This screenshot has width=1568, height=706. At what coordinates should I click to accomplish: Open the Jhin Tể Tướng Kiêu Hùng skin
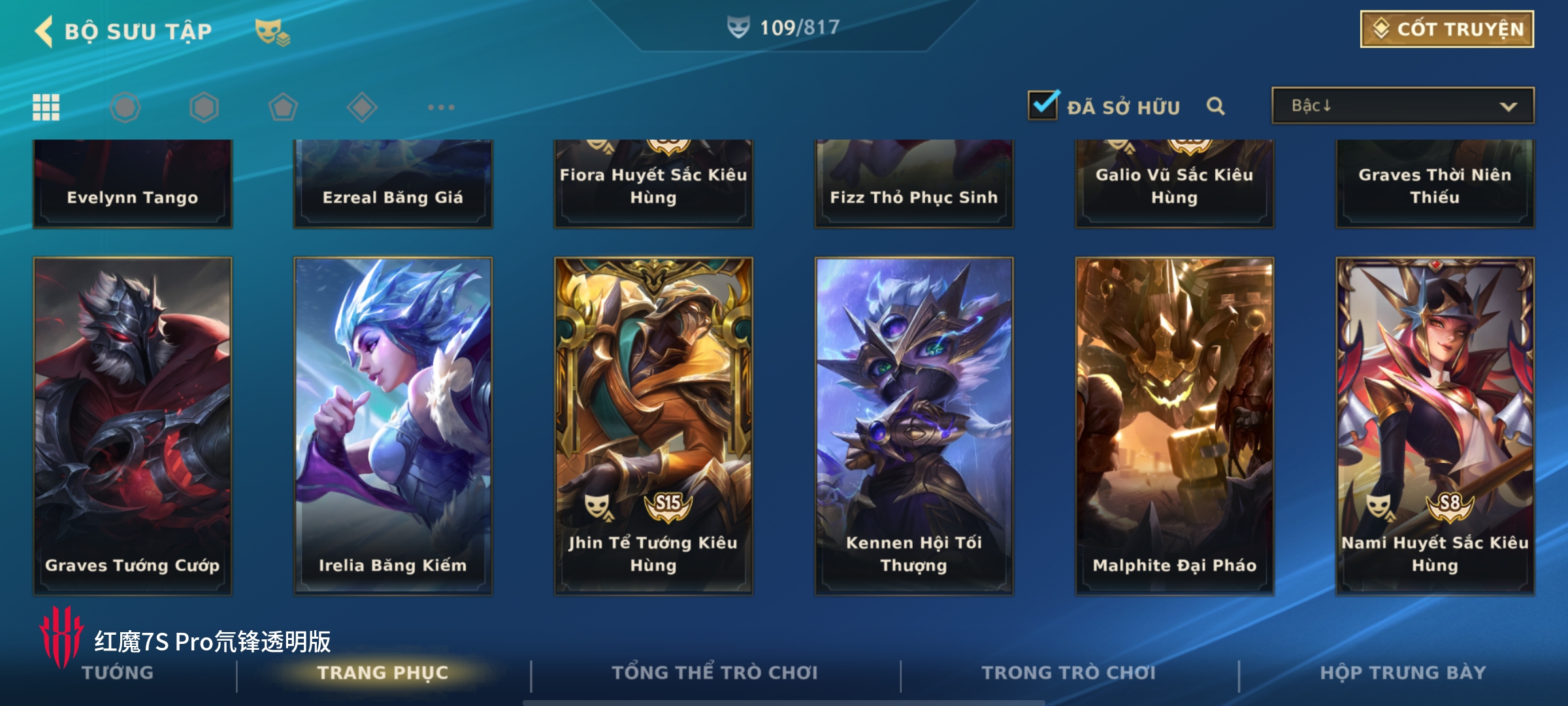(x=653, y=425)
